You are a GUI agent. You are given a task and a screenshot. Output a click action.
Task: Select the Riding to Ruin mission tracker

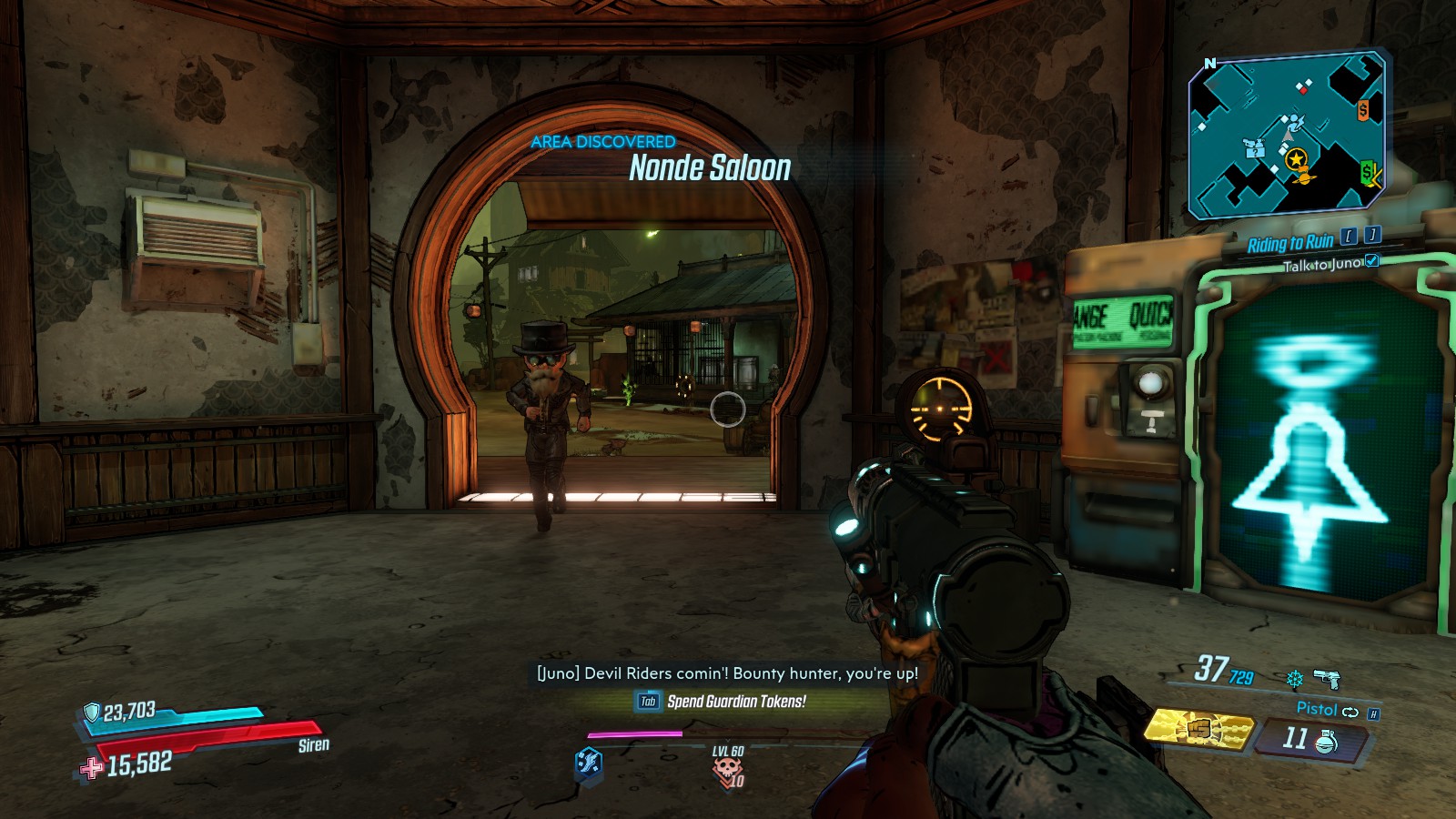pyautogui.click(x=1289, y=243)
